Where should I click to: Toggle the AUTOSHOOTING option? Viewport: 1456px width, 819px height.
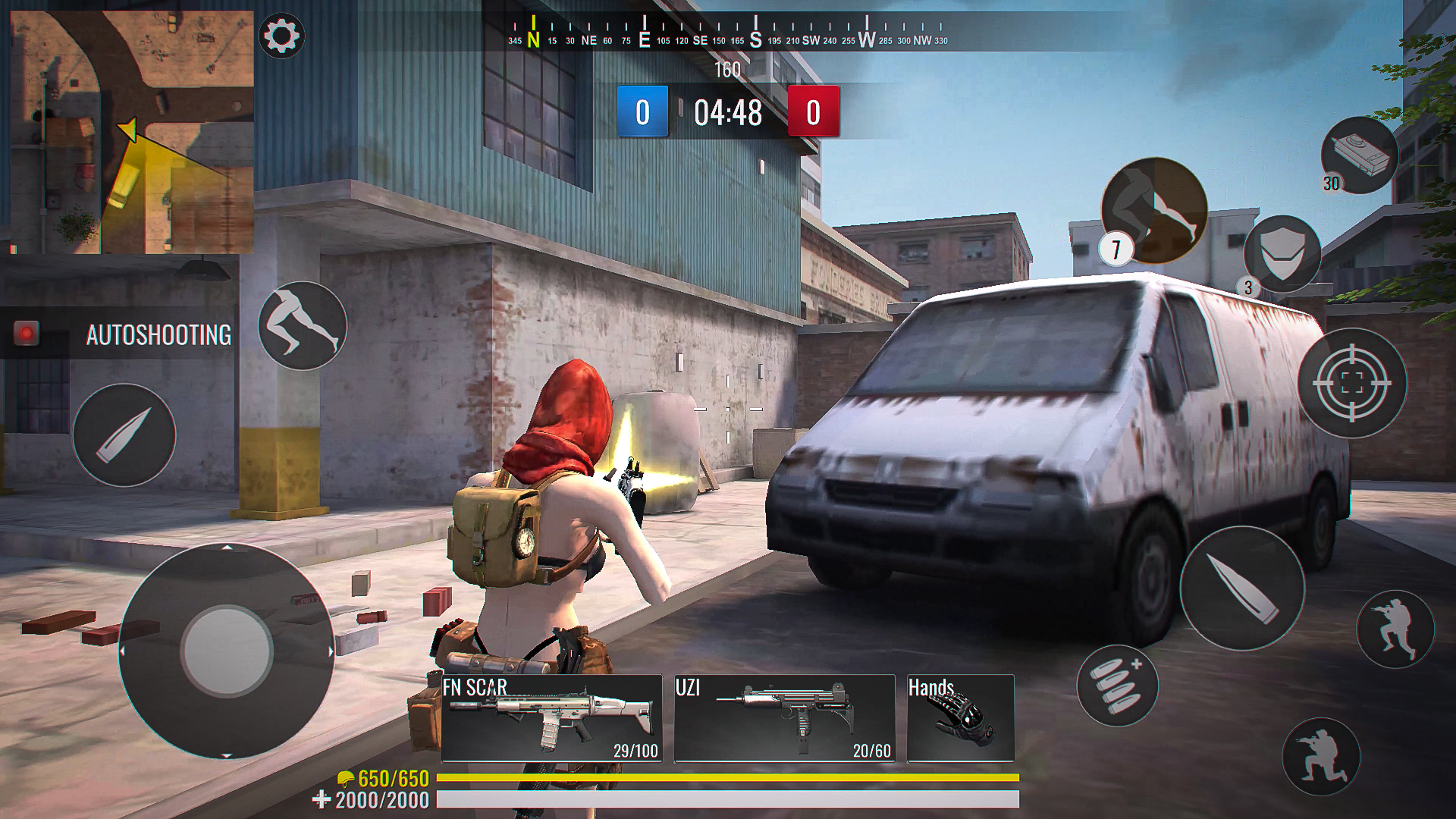click(x=27, y=334)
